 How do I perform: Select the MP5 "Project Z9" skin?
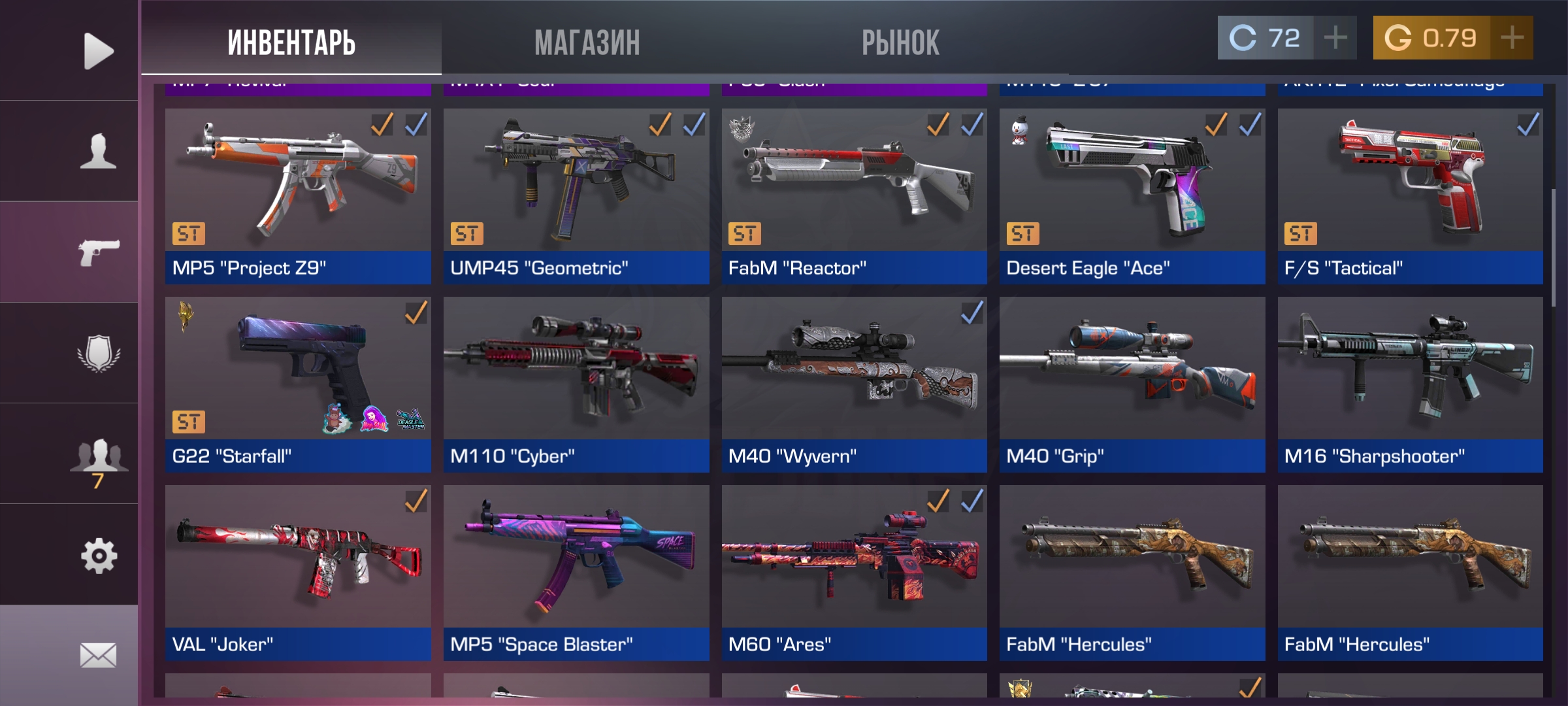click(x=298, y=196)
